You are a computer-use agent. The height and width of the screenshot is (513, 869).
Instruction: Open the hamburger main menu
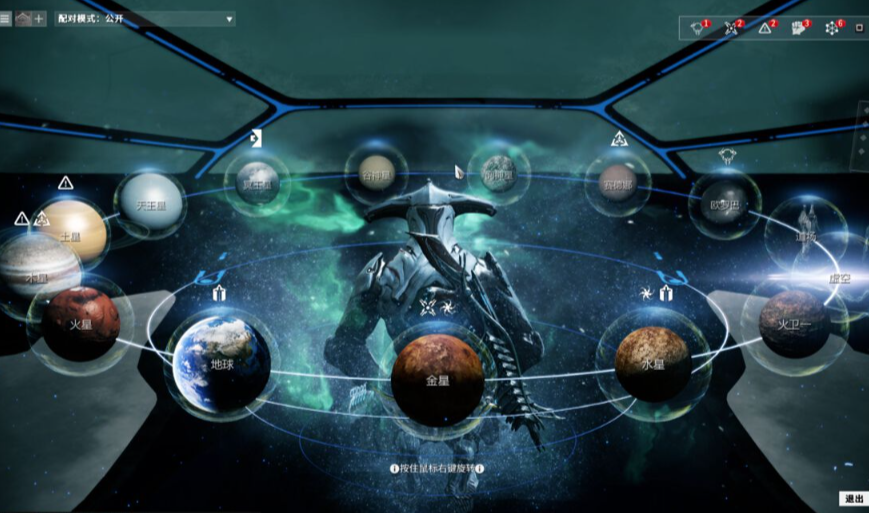pyautogui.click(x=6, y=19)
